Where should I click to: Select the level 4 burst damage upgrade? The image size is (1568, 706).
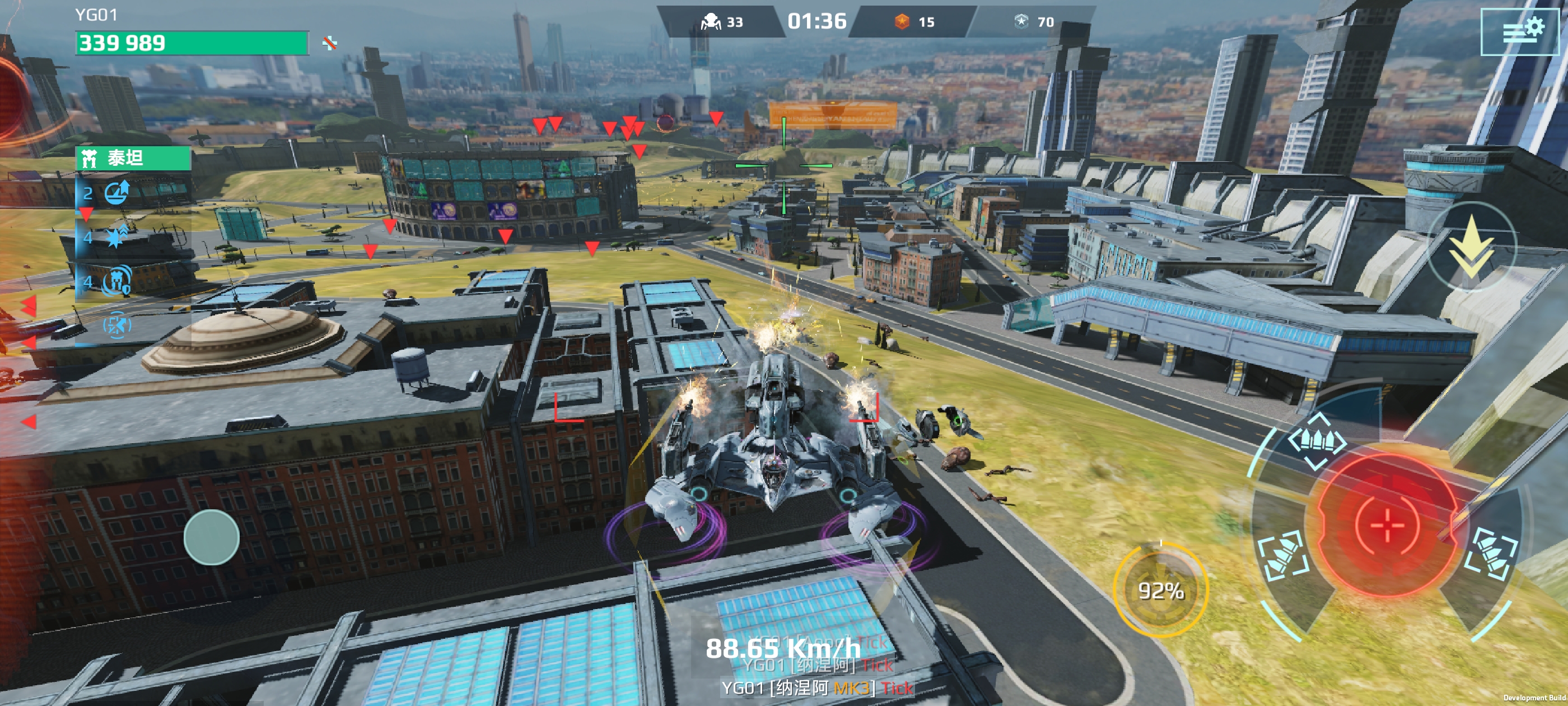tap(116, 237)
